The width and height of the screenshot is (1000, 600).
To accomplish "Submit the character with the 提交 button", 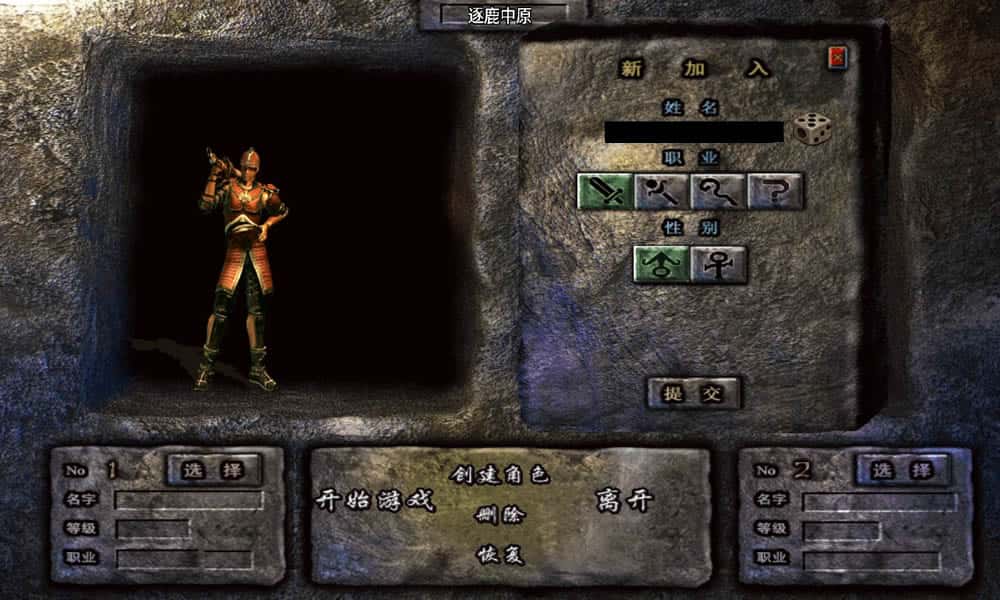I will [x=693, y=393].
